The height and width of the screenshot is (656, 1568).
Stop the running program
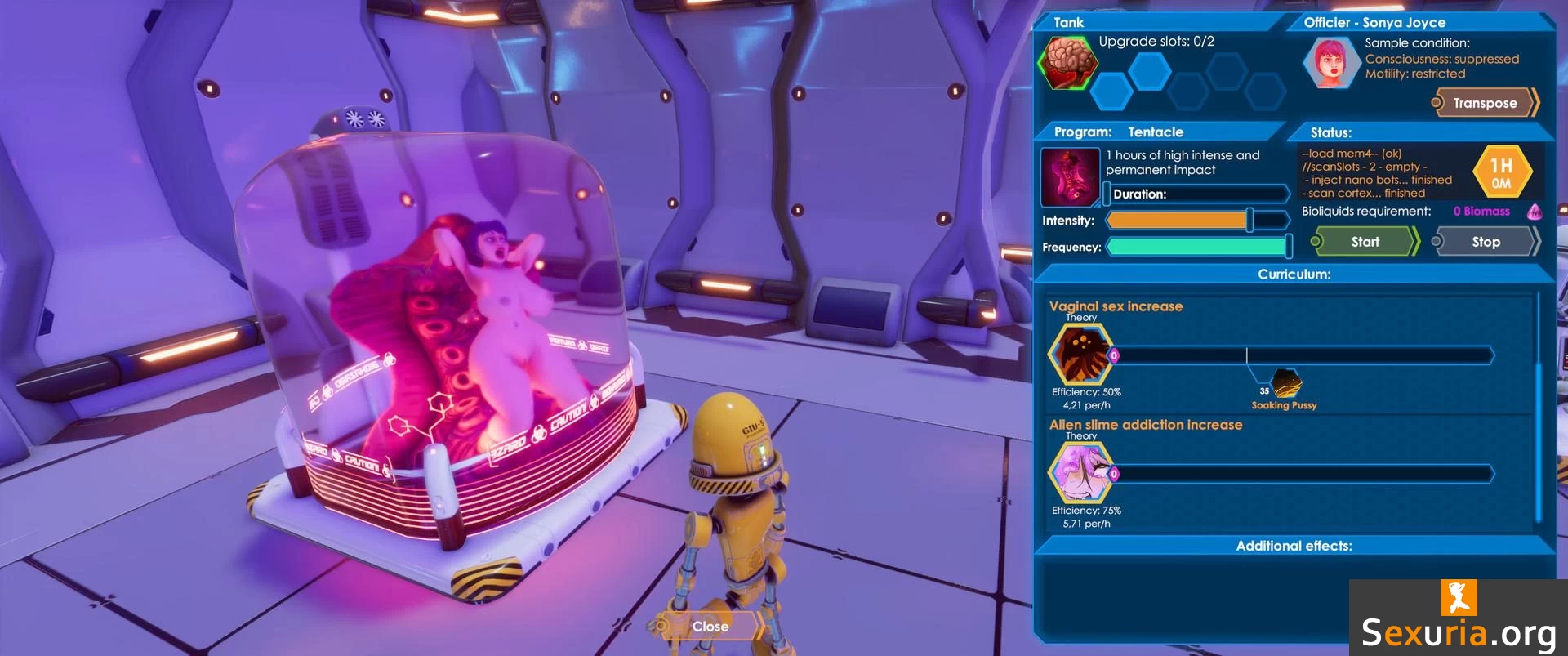click(1486, 242)
